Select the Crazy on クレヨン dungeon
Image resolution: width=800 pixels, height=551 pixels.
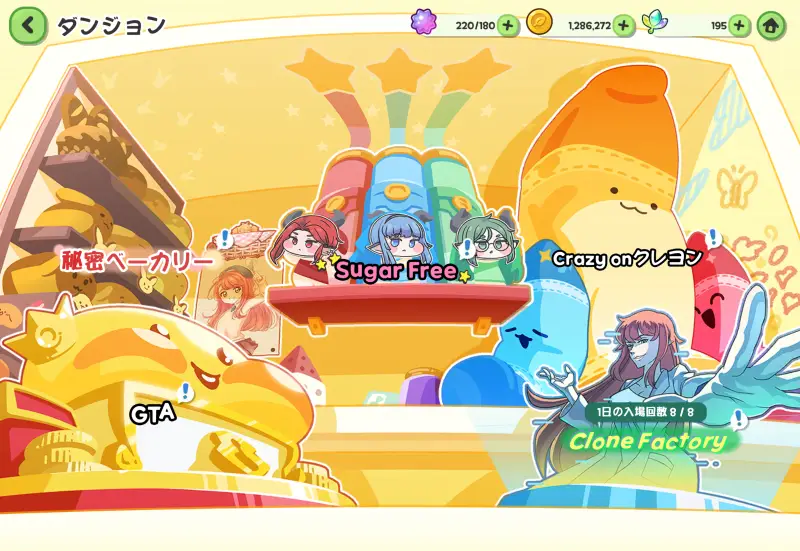628,258
